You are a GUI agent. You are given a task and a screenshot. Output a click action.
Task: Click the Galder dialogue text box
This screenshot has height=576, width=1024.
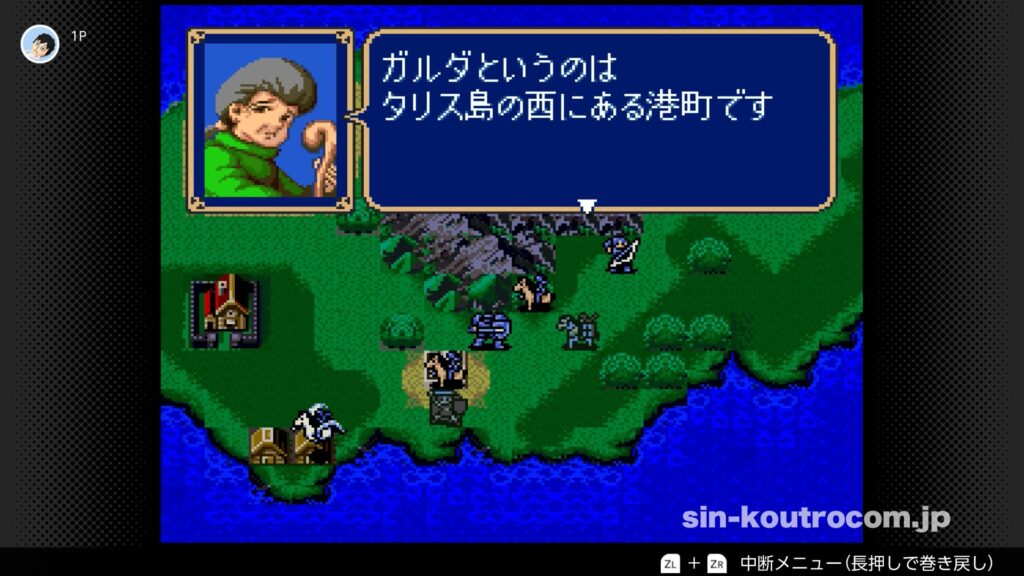598,120
